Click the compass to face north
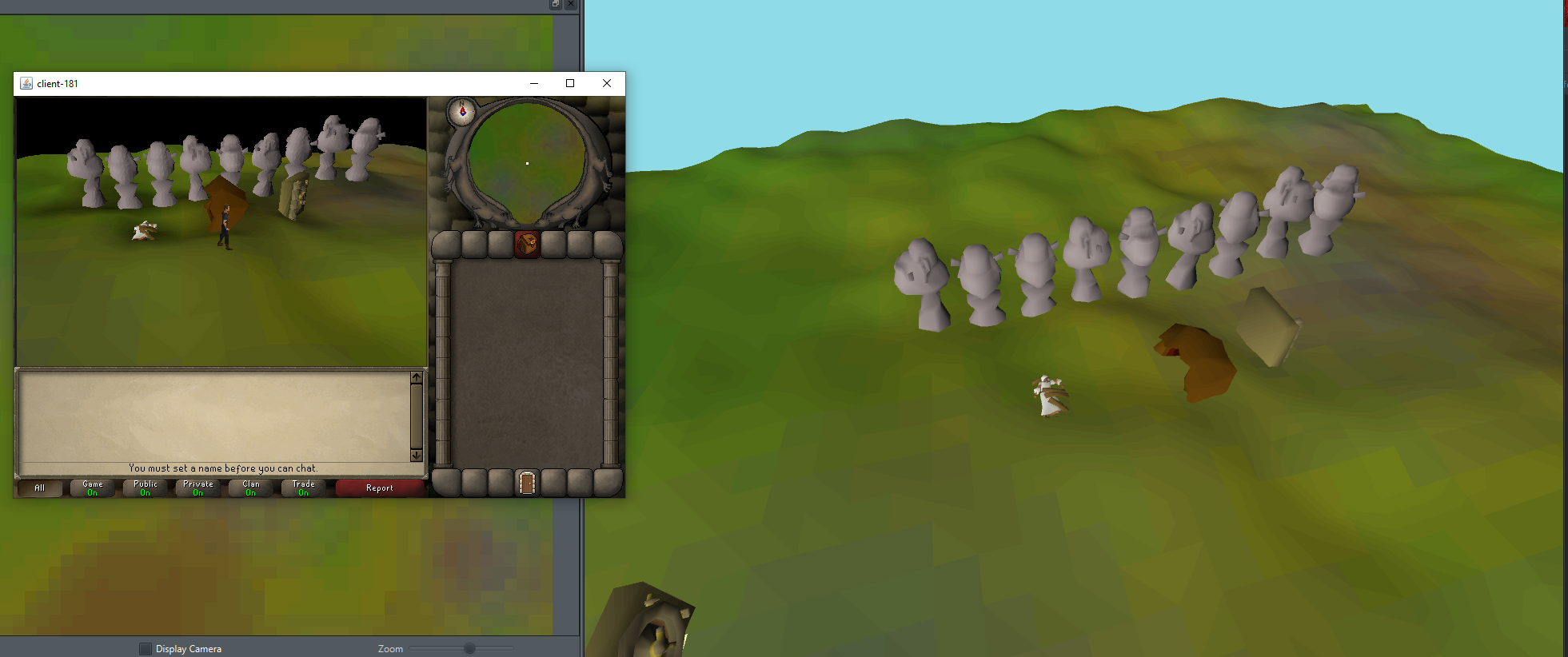1568x657 pixels. (462, 113)
